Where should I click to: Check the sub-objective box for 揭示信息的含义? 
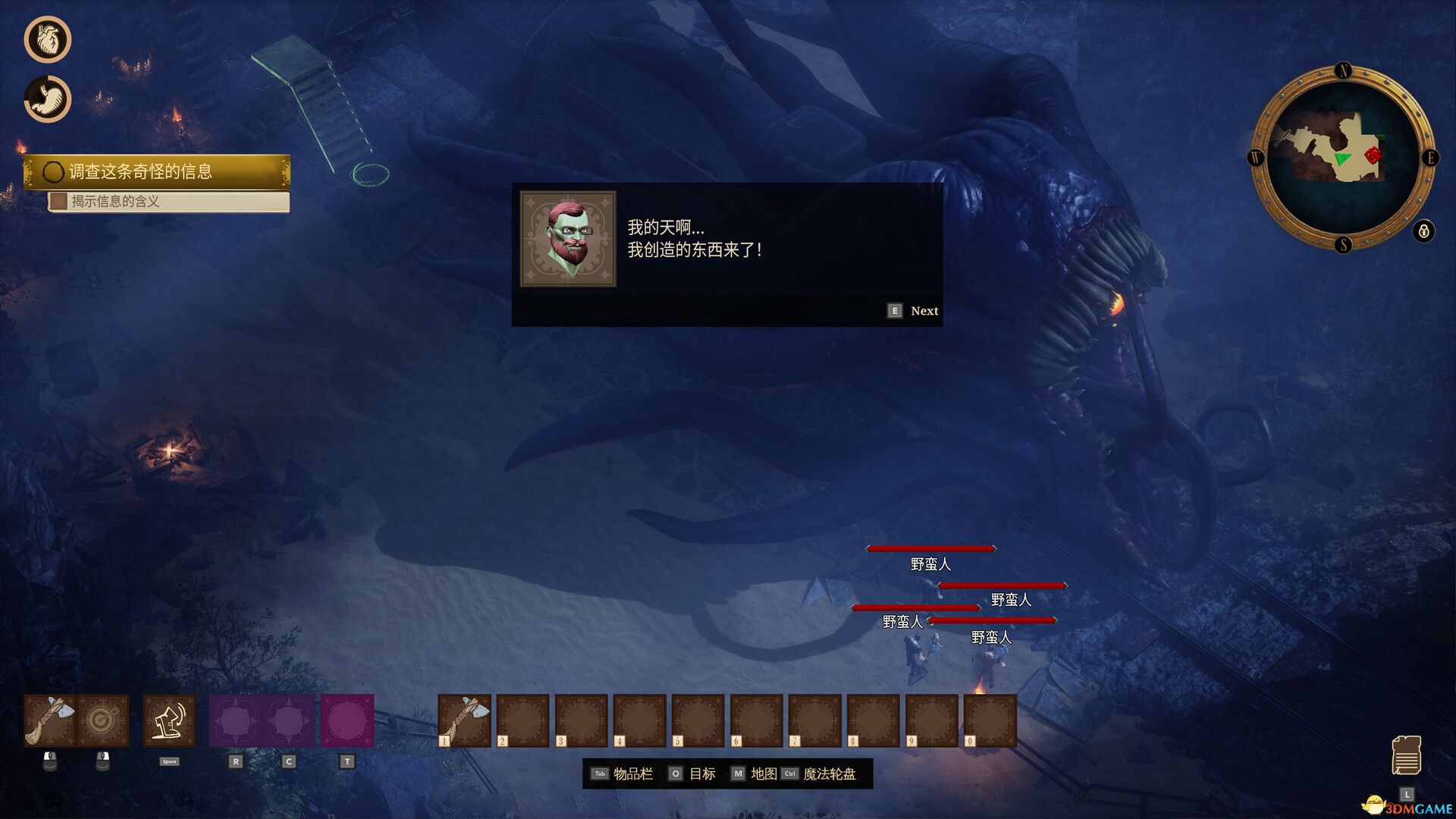pyautogui.click(x=60, y=202)
